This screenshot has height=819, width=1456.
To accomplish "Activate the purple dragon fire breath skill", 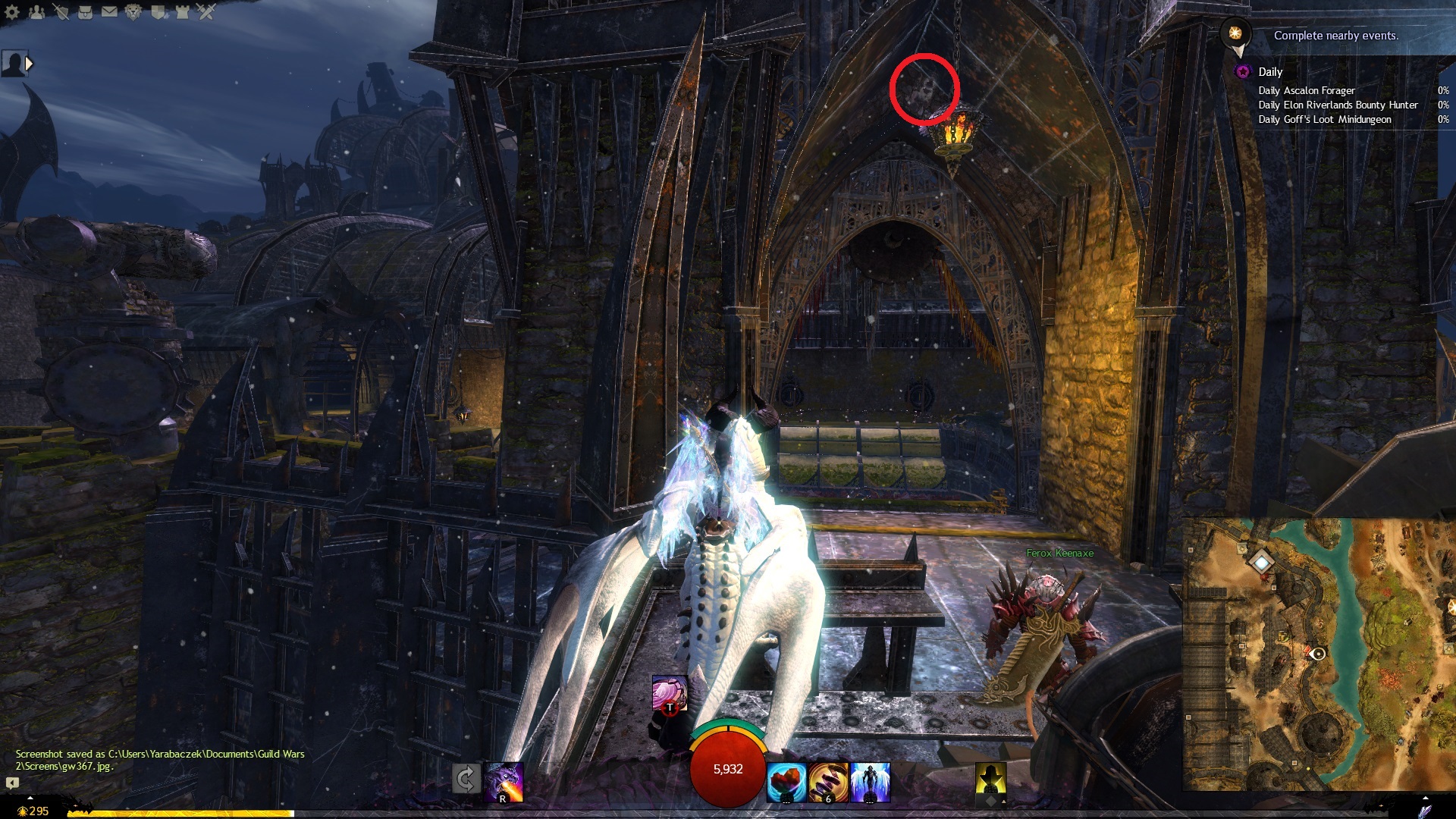I will tap(504, 782).
